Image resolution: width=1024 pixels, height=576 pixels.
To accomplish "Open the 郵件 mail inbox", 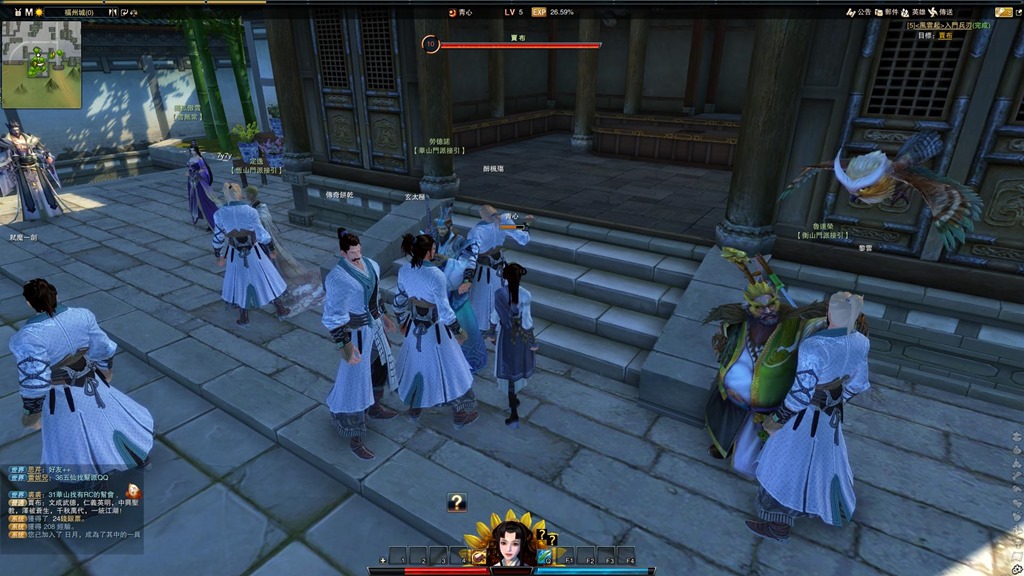I will [x=885, y=12].
